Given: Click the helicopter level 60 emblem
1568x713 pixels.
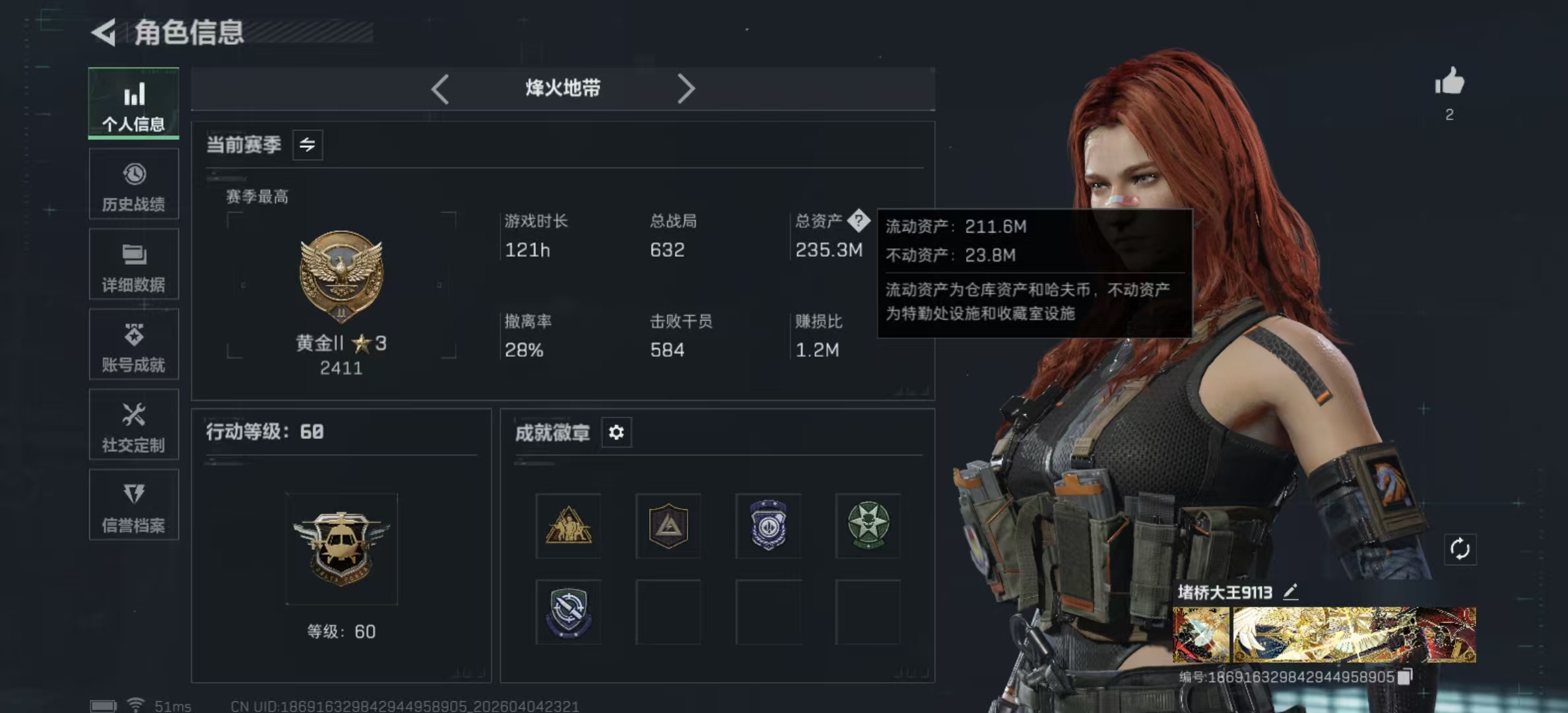Looking at the screenshot, I should [341, 549].
